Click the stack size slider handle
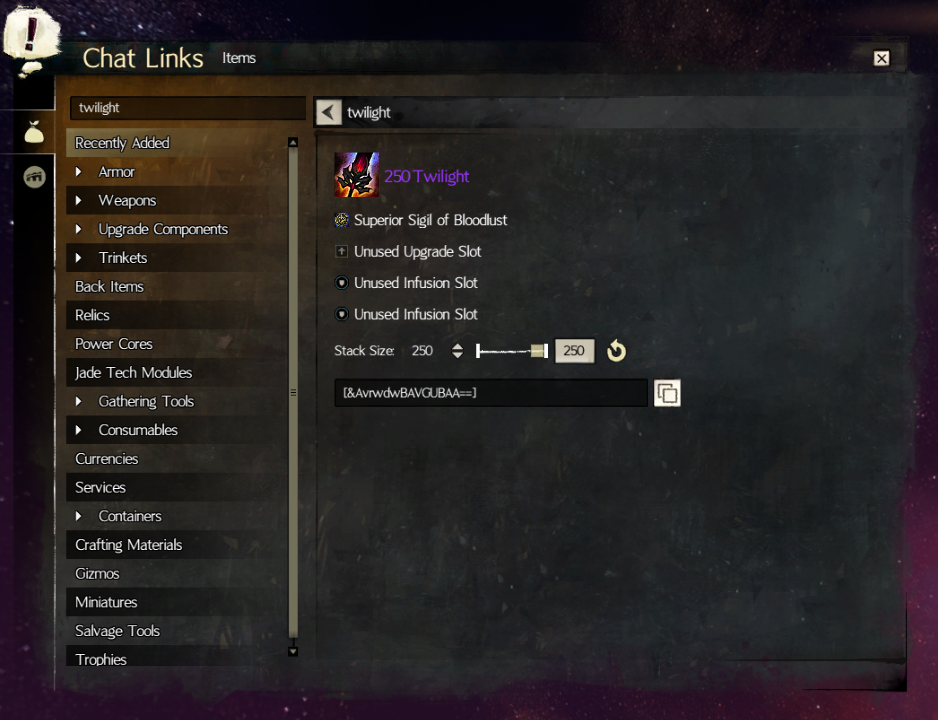Image resolution: width=938 pixels, height=720 pixels. (x=539, y=351)
